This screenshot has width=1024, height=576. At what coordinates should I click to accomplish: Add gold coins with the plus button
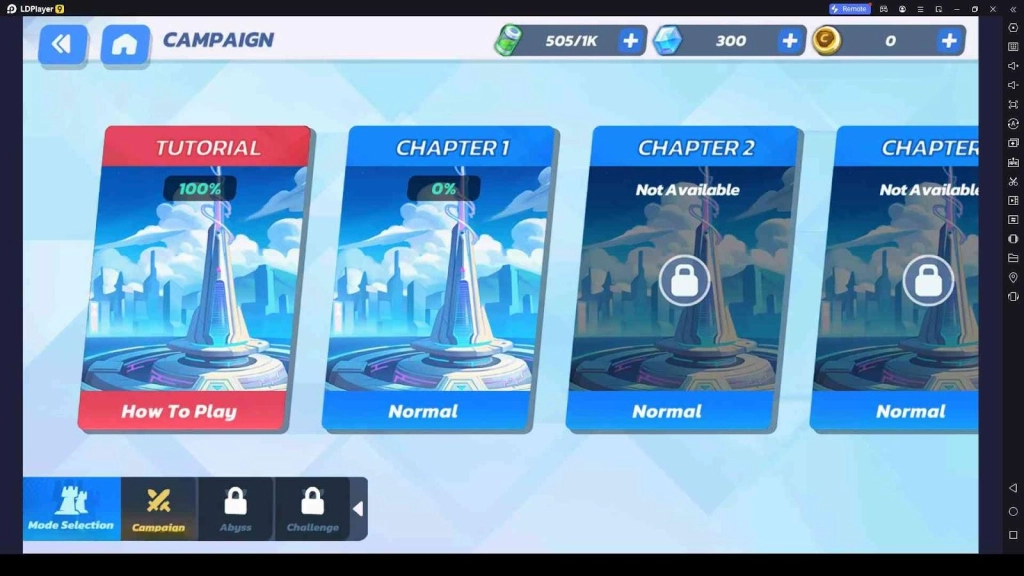(949, 41)
